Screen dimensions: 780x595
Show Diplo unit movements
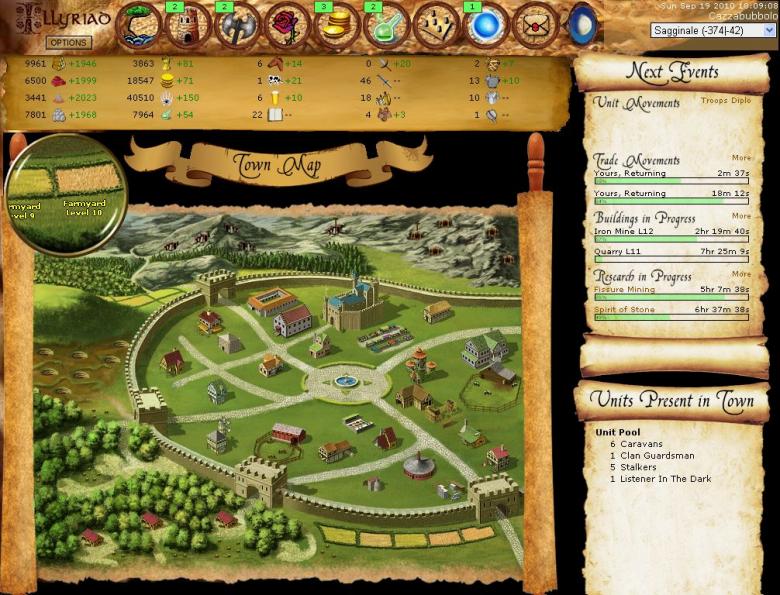[740, 101]
